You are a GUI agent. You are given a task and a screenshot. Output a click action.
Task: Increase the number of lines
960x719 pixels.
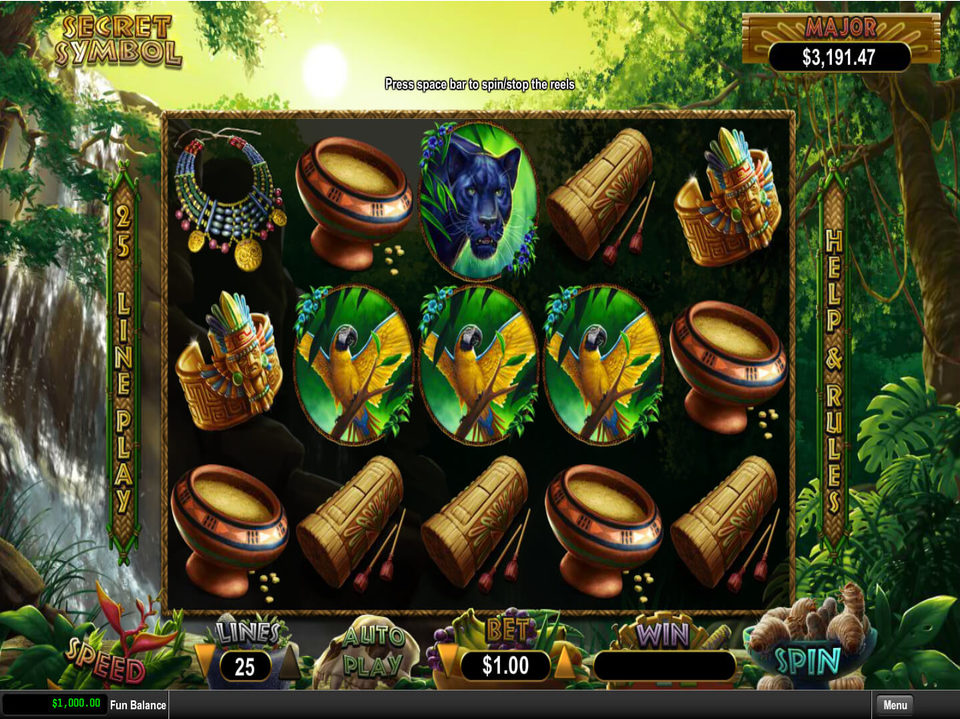(288, 662)
